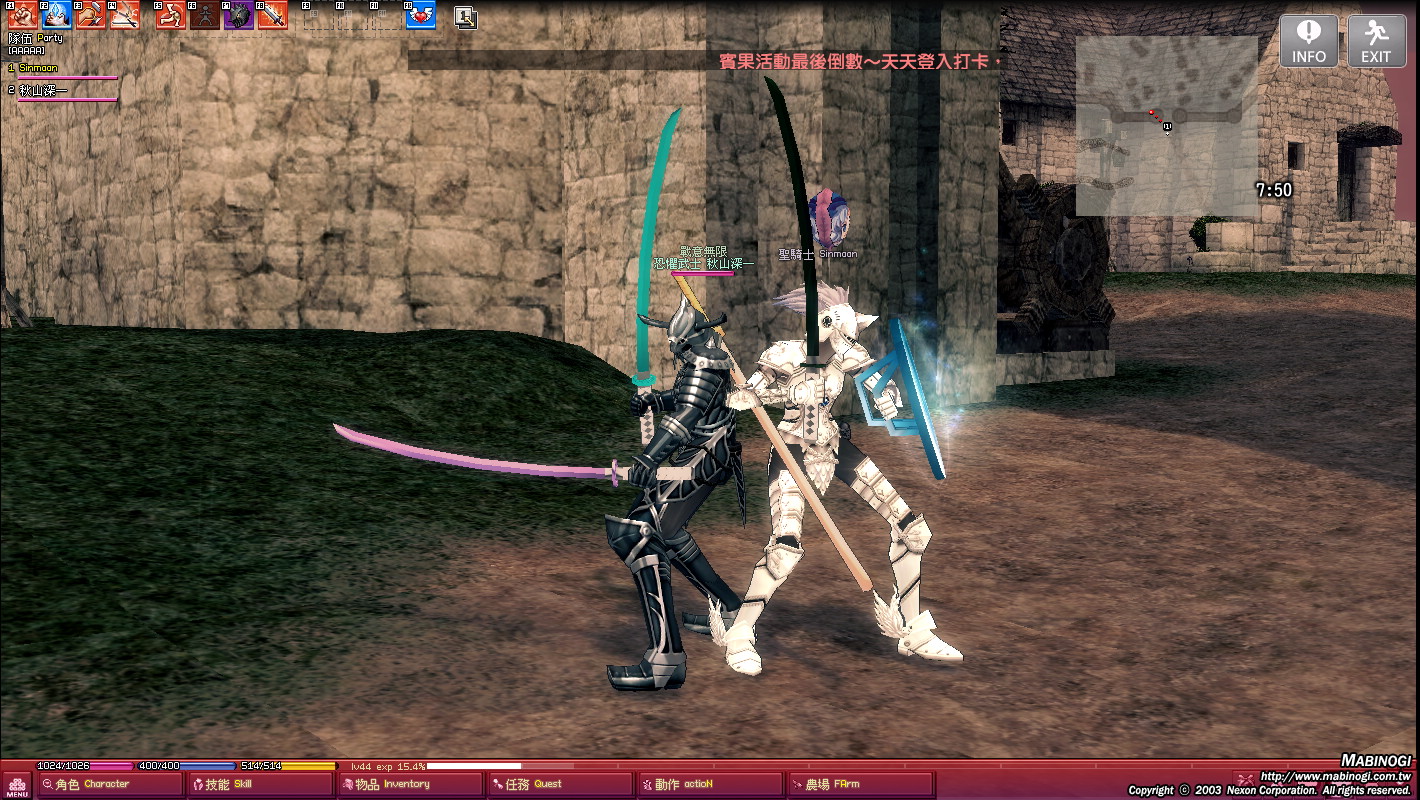
Task: Click the winged heart hotkey icon
Action: coord(421,15)
